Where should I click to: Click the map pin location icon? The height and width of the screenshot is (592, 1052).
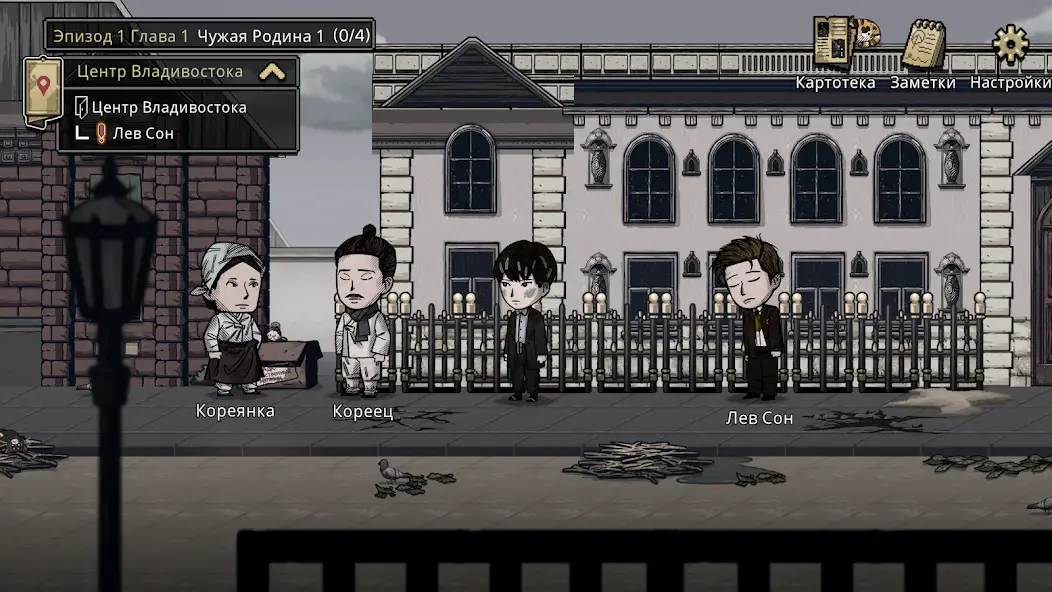(x=42, y=87)
